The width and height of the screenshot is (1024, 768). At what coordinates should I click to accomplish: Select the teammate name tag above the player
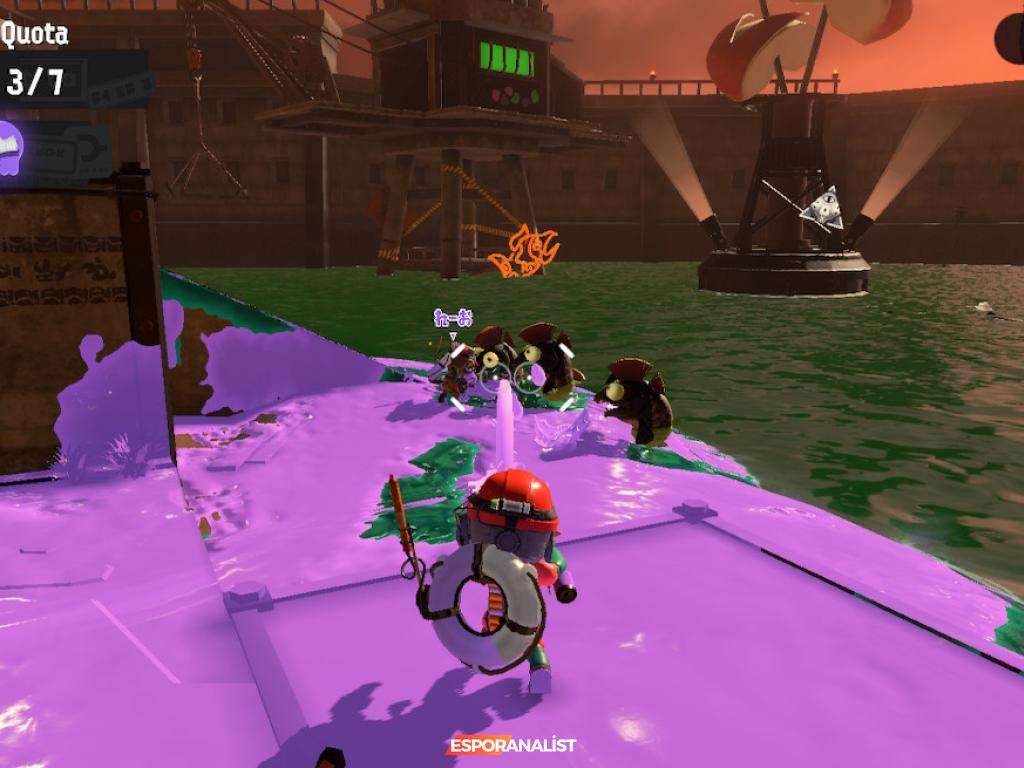click(452, 319)
